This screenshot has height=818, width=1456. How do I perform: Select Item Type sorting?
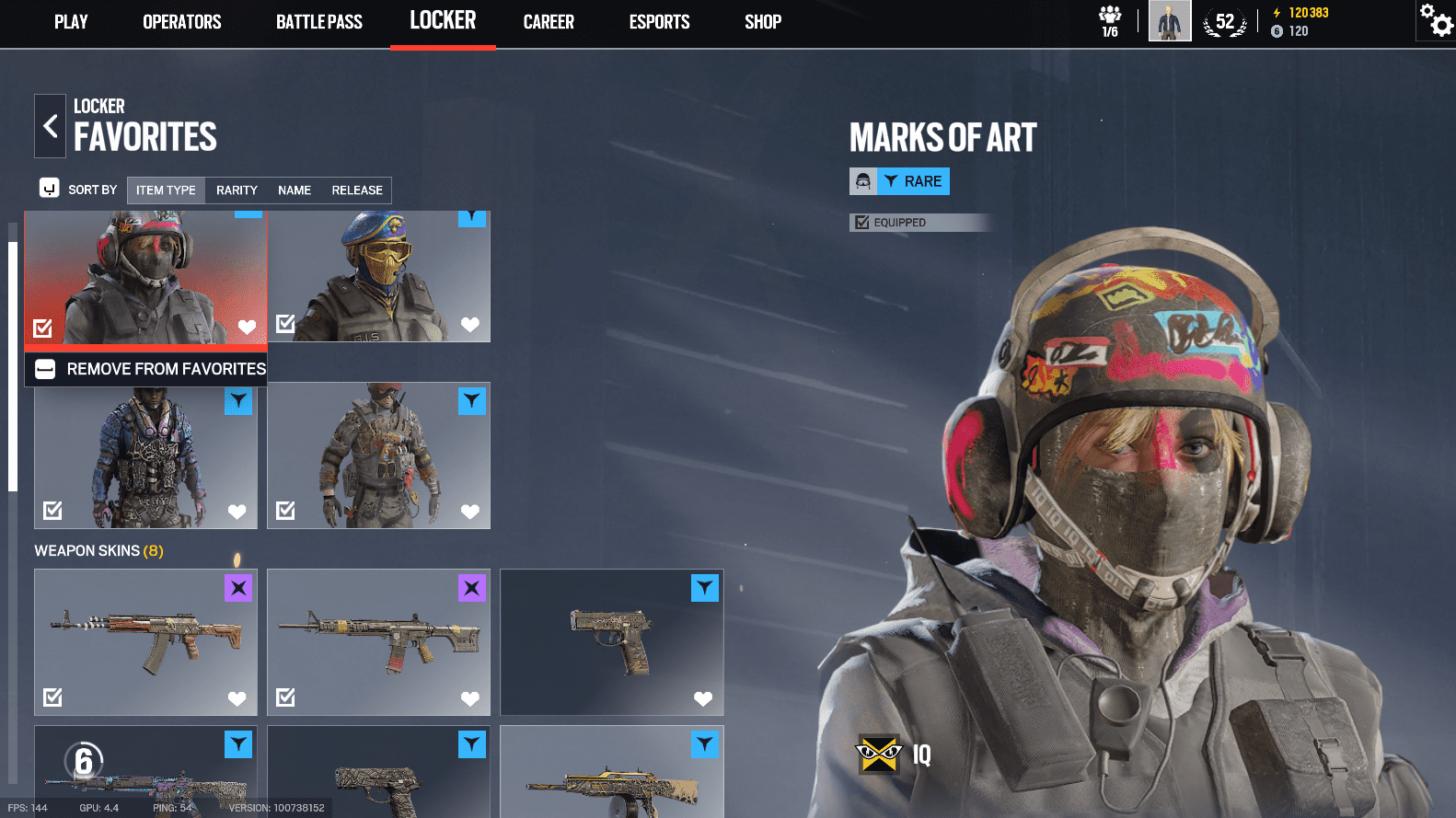point(166,190)
